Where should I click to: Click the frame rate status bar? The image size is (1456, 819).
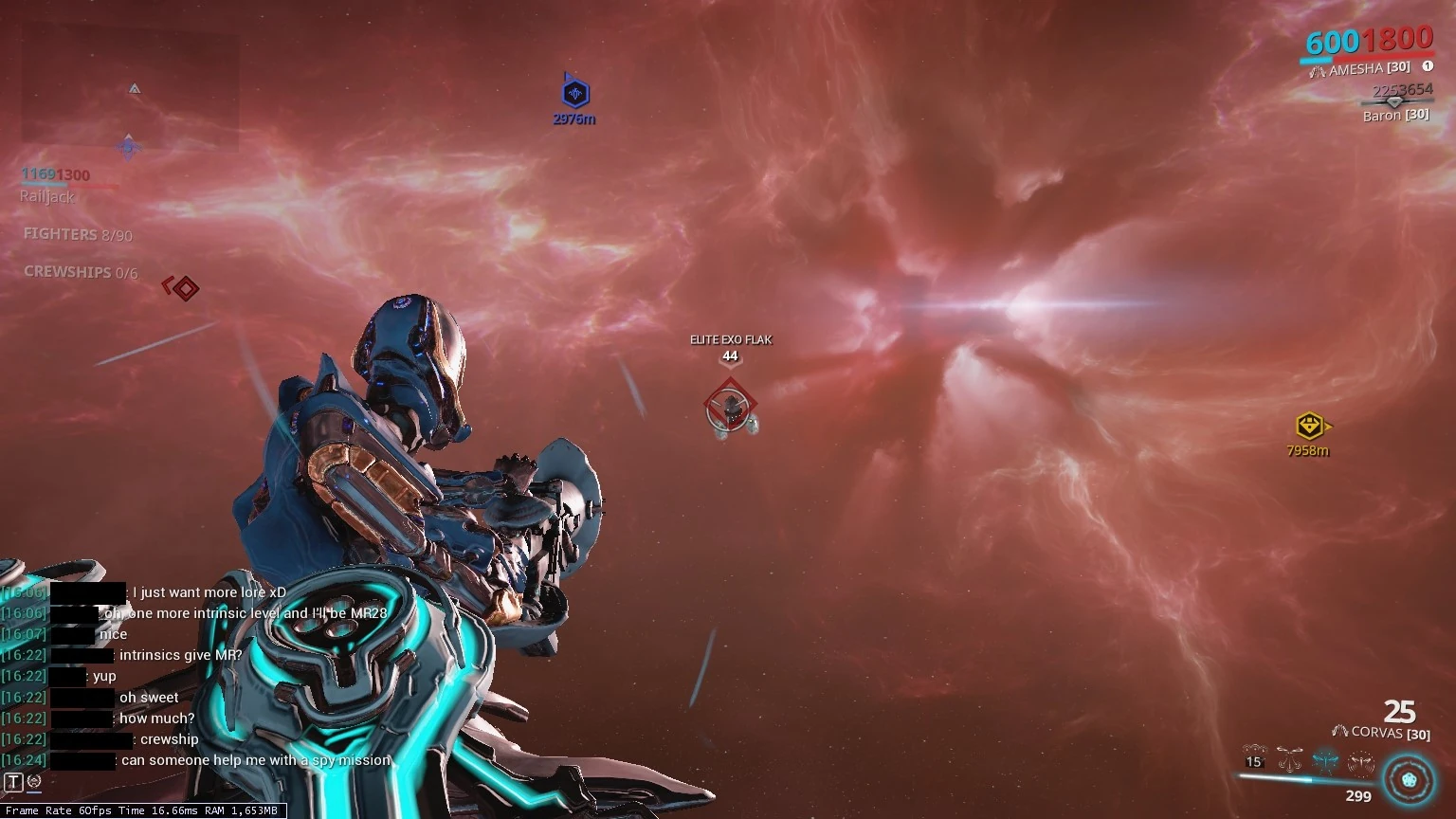click(140, 811)
